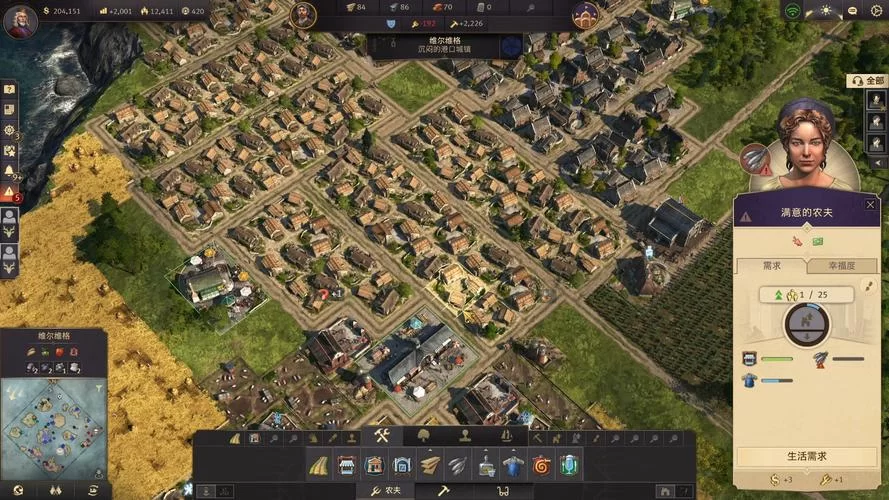Open the player portrait in the top-left corner
This screenshot has height=500, width=889.
pos(20,20)
